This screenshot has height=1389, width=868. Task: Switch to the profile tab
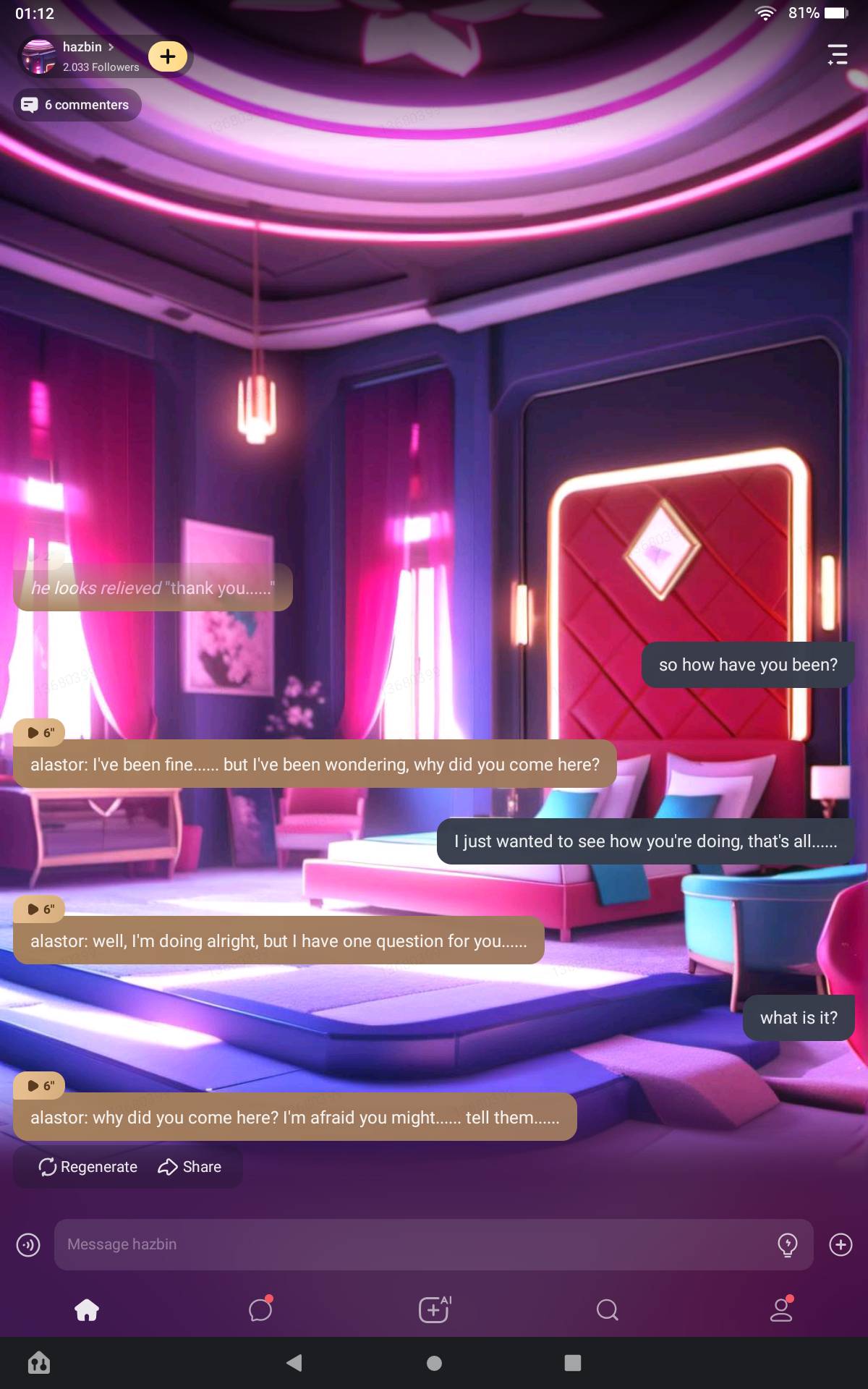[x=781, y=1309]
